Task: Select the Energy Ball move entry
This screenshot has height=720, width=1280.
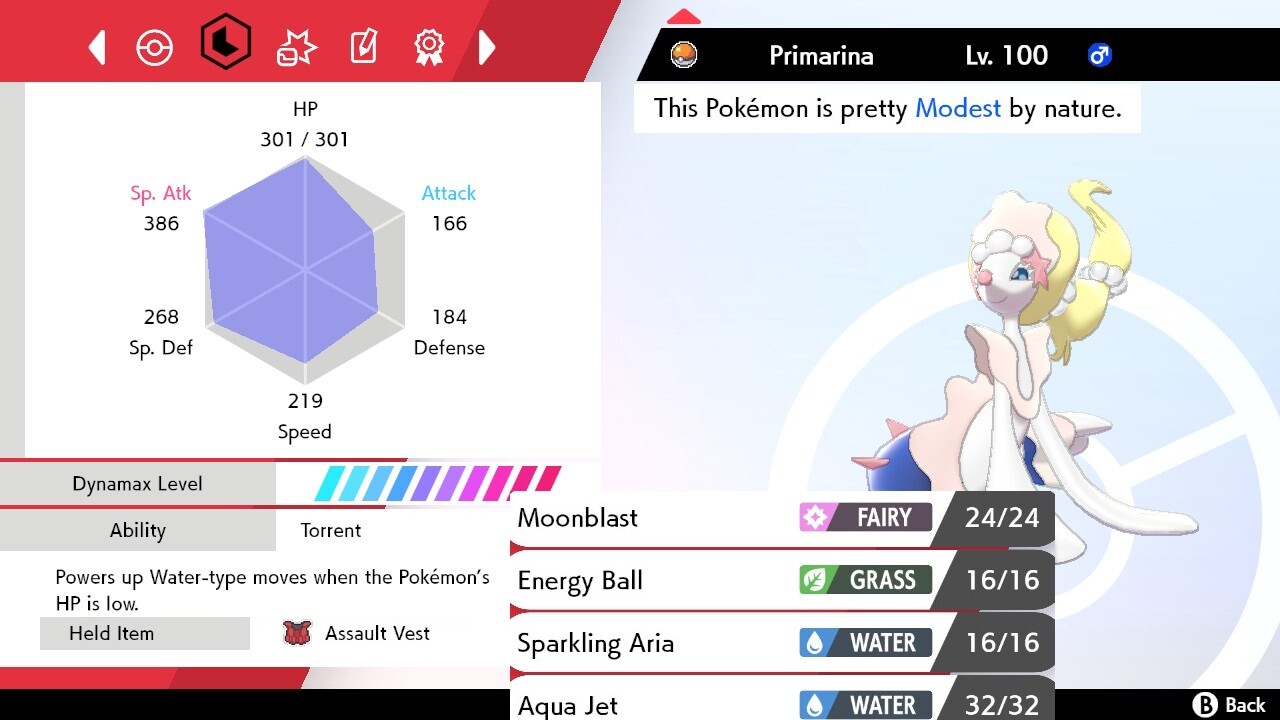Action: tap(700, 580)
